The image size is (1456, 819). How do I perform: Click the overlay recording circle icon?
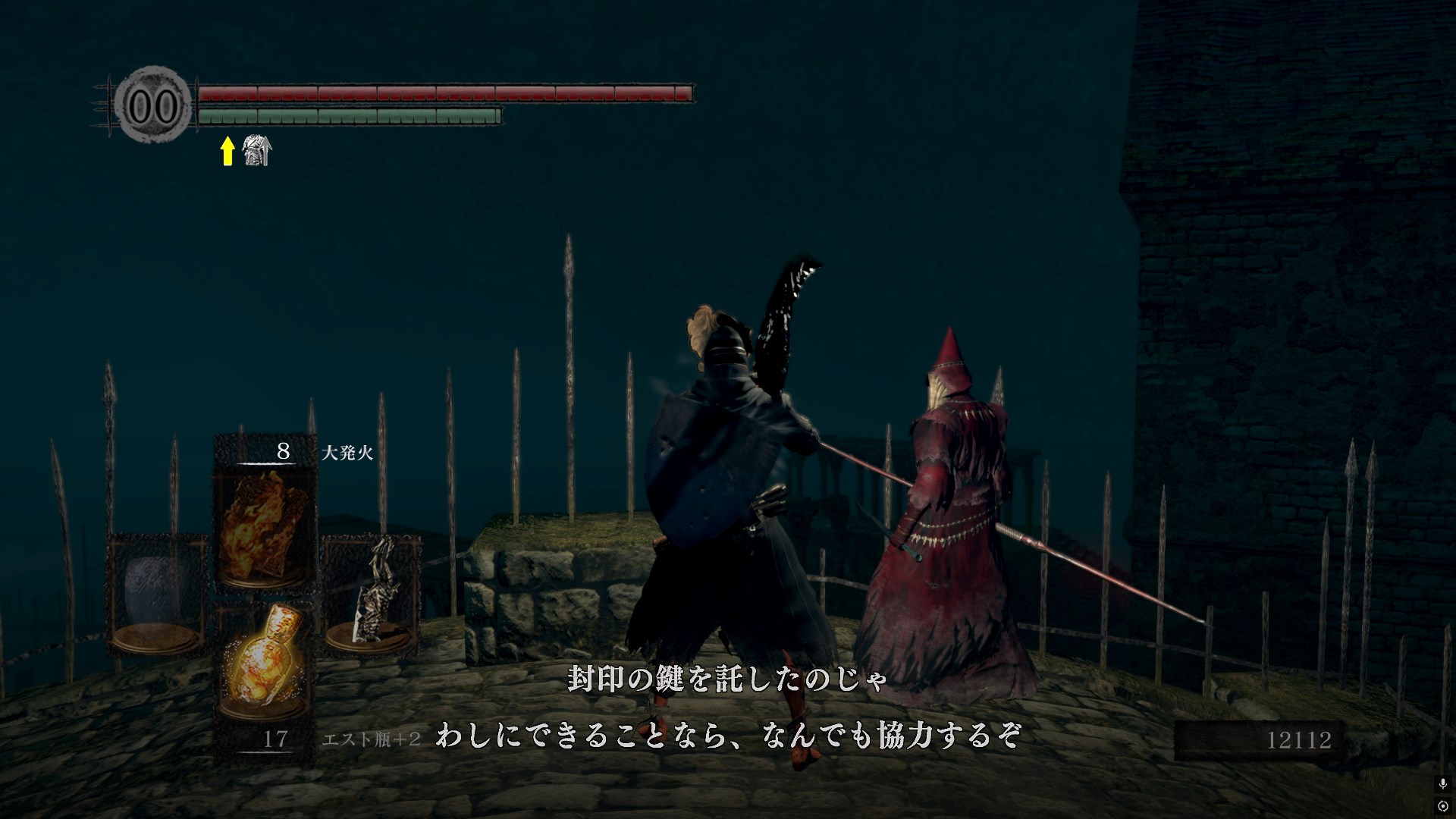1442,805
